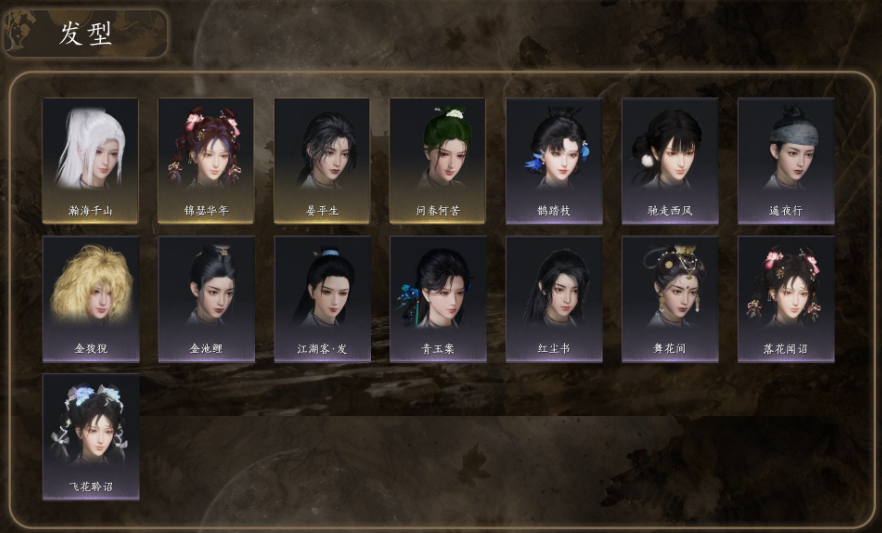Select the blonde 金狻猊 hairstyle
The width and height of the screenshot is (882, 533).
(90, 298)
